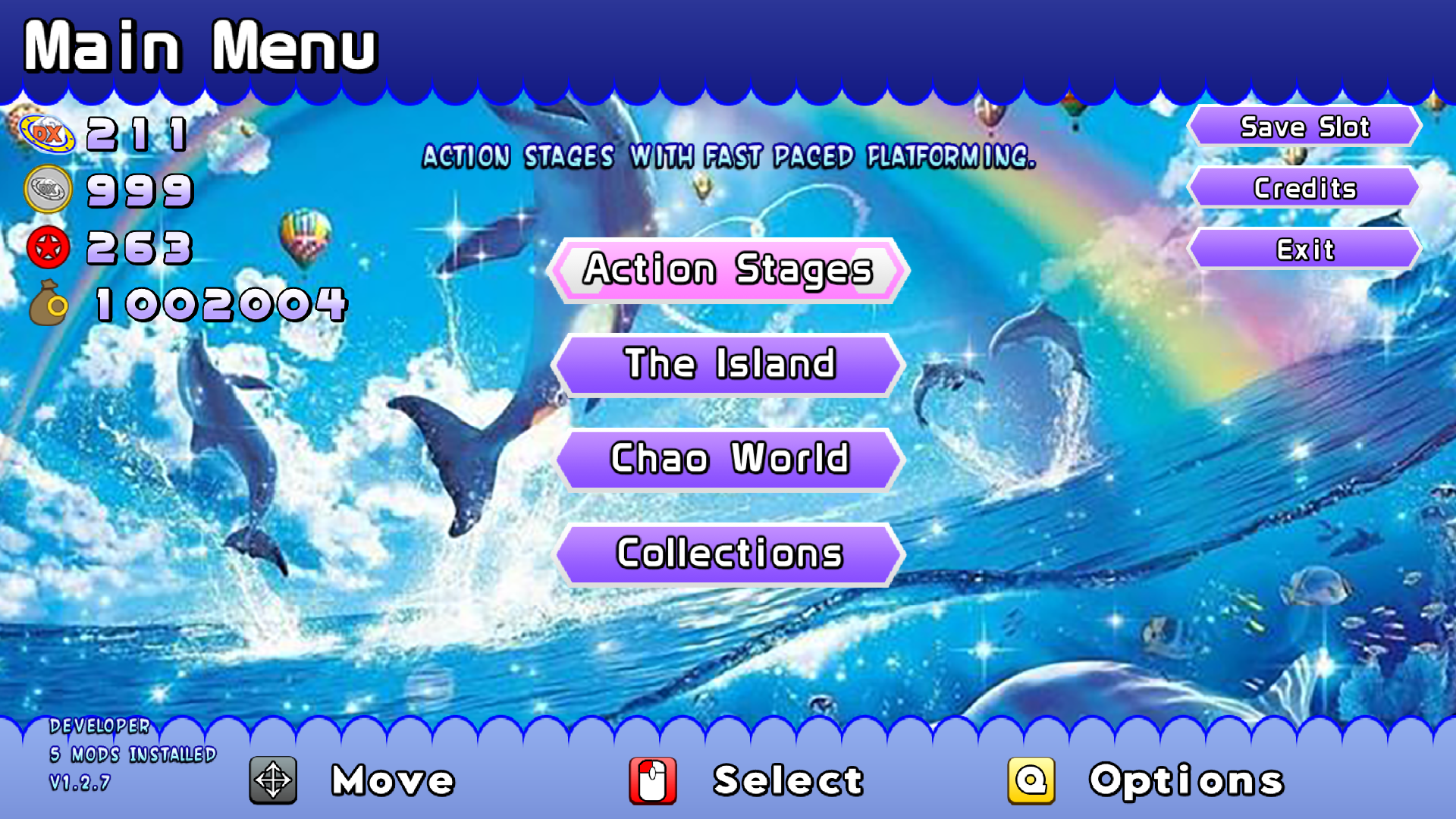Click the Developer label
Viewport: 1456px width, 819px height.
click(99, 726)
